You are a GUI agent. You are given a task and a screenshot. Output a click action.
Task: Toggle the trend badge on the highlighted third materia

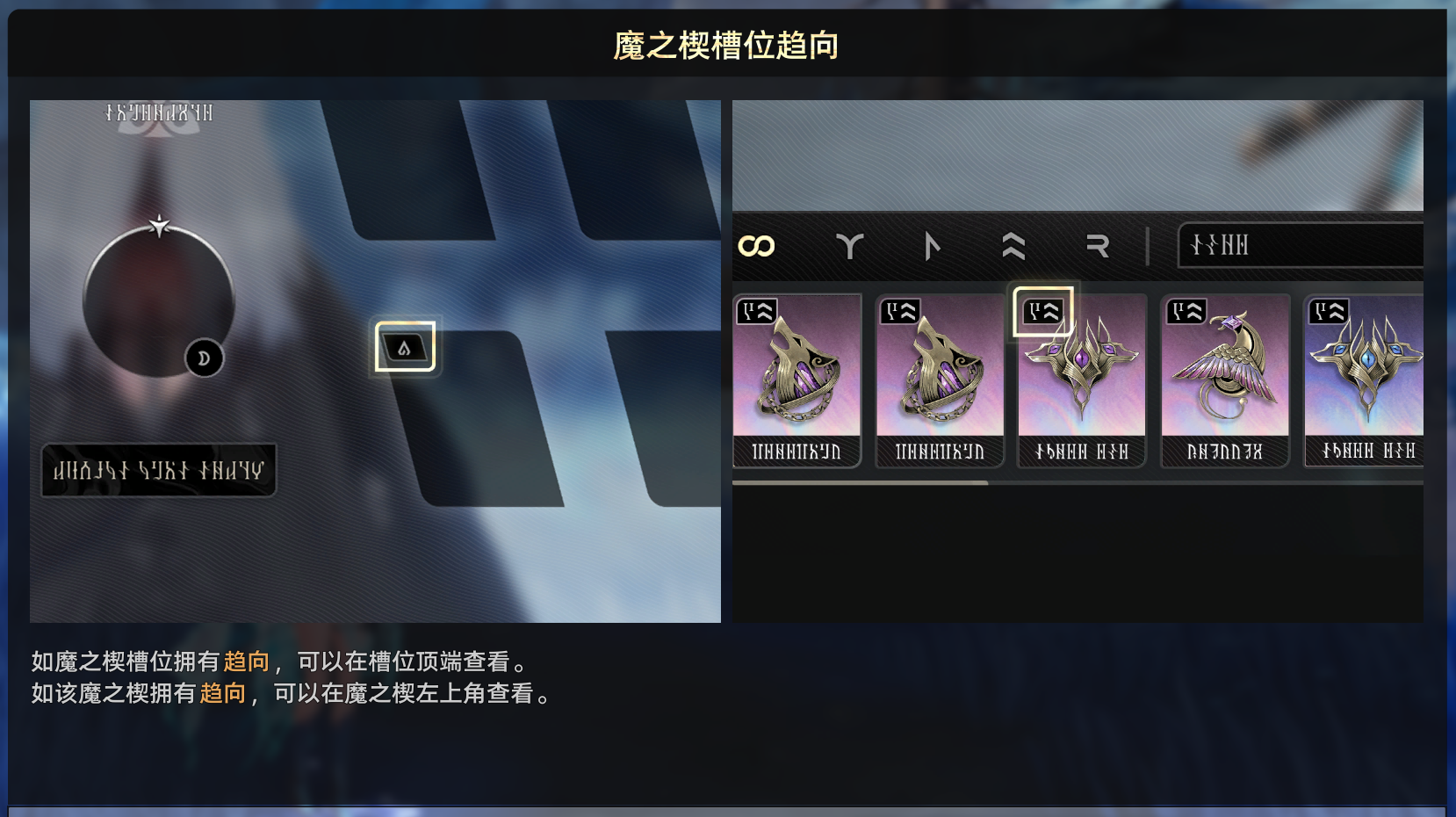(1042, 311)
